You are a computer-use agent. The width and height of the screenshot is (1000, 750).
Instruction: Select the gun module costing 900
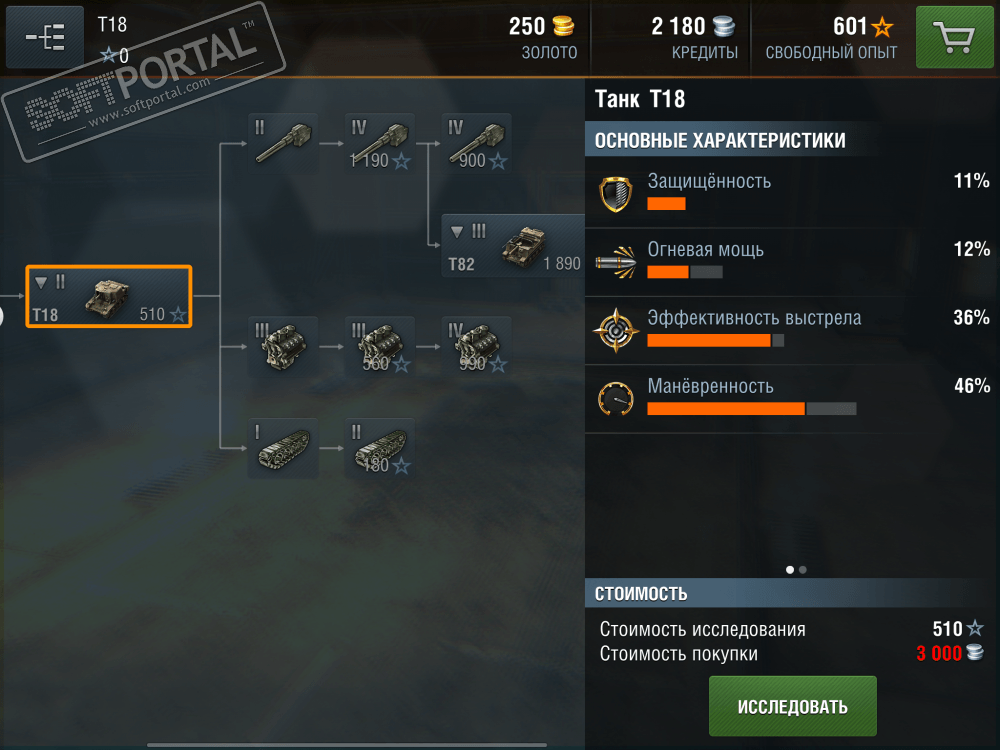point(476,143)
